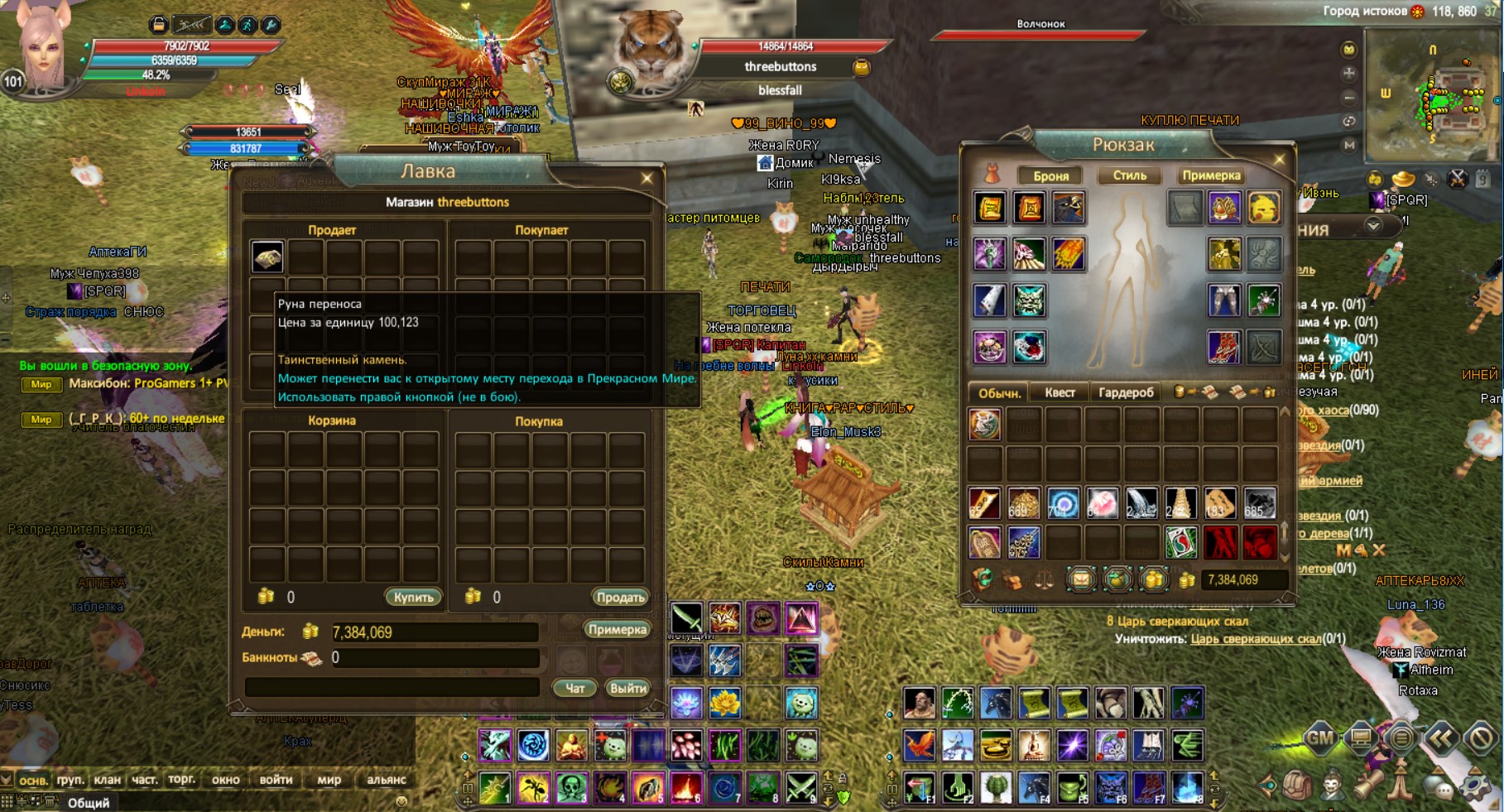This screenshot has width=1504, height=812.
Task: Select the sword skill in hotbar slot 1
Action: (493, 786)
